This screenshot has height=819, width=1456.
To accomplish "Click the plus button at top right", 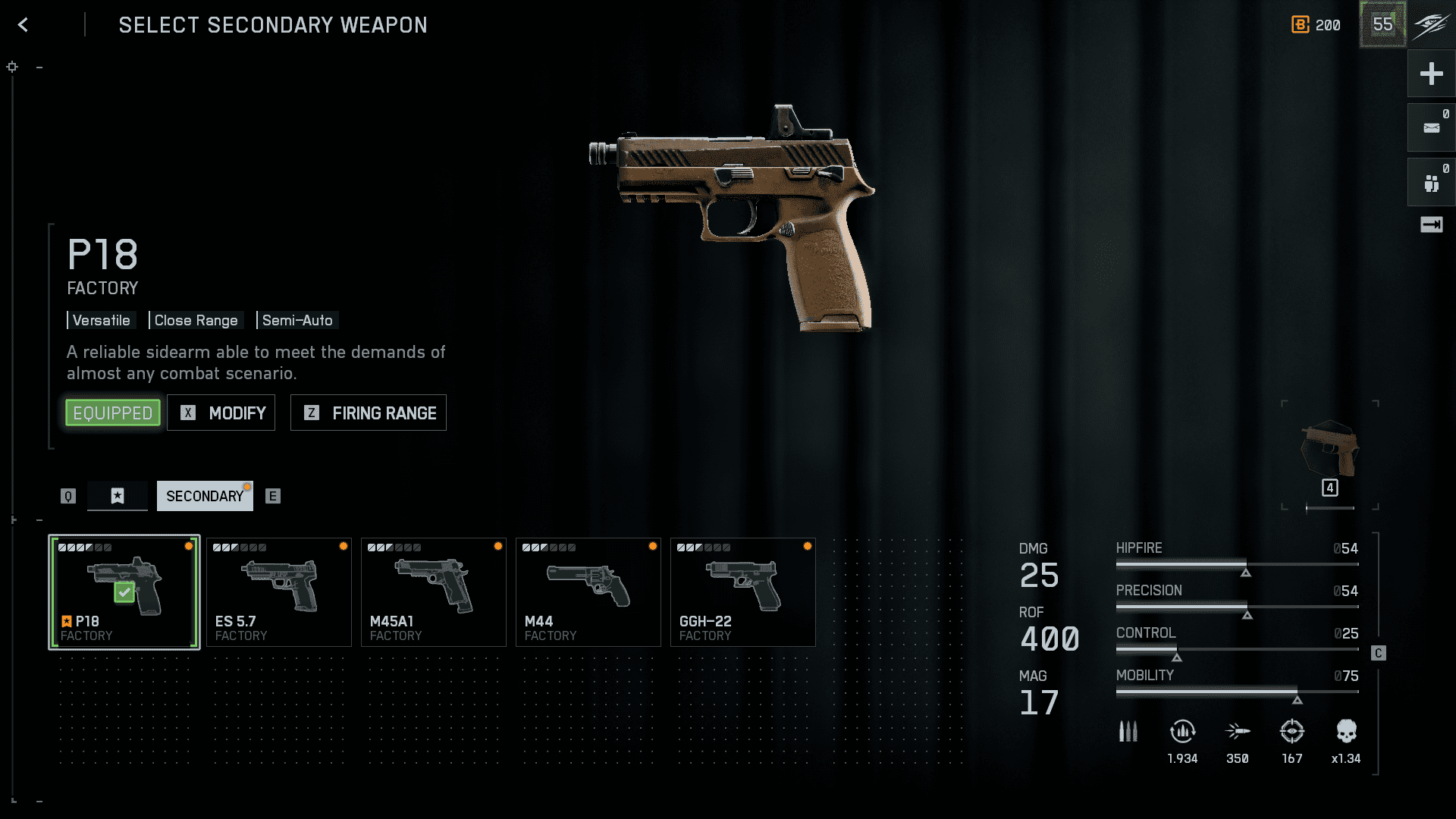I will coord(1431,74).
